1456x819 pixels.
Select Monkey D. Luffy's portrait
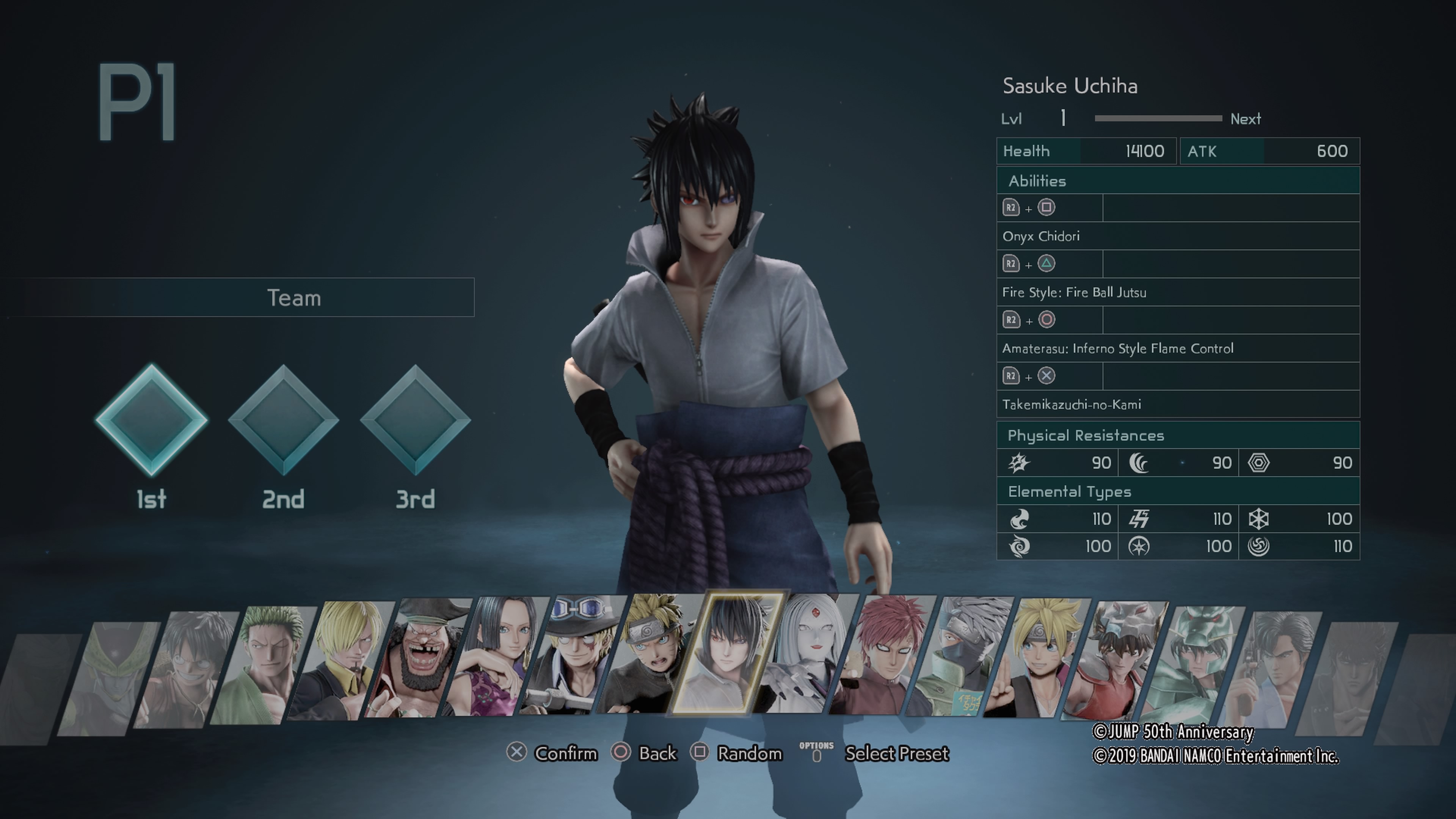[187, 670]
